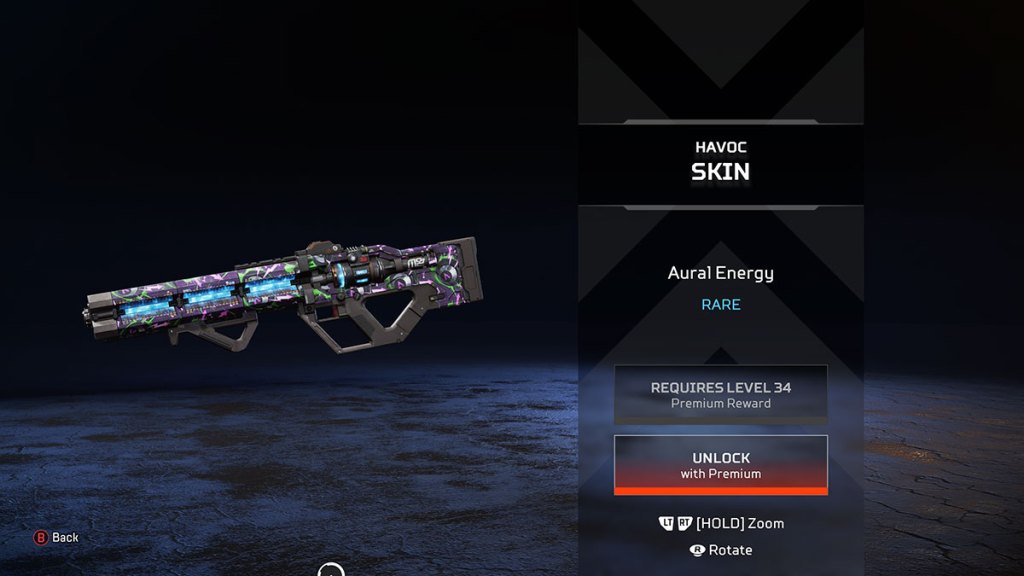Viewport: 1024px width, 576px height.
Task: Unlock the skin with Premium
Action: [x=720, y=465]
